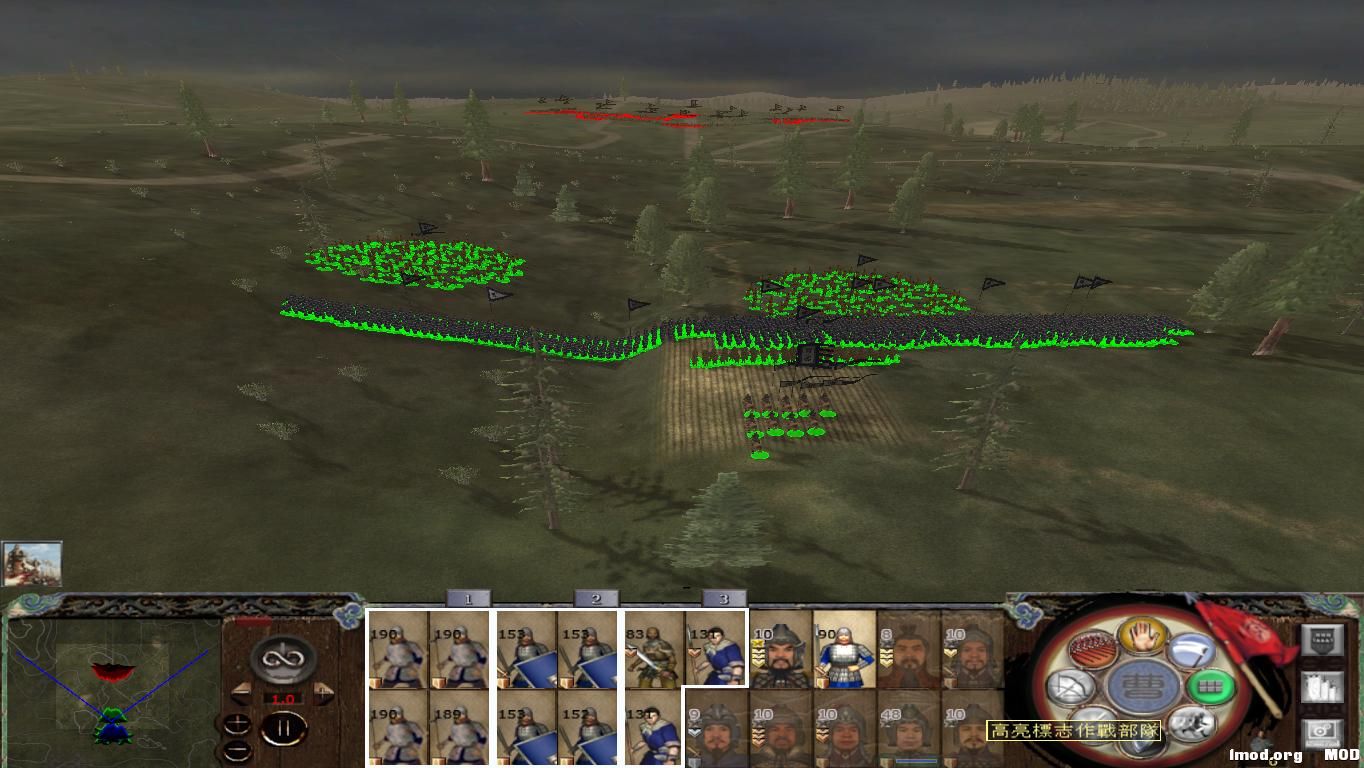Image resolution: width=1364 pixels, height=768 pixels.
Task: Click the unit statistics icon on the right panel
Action: tap(1321, 688)
